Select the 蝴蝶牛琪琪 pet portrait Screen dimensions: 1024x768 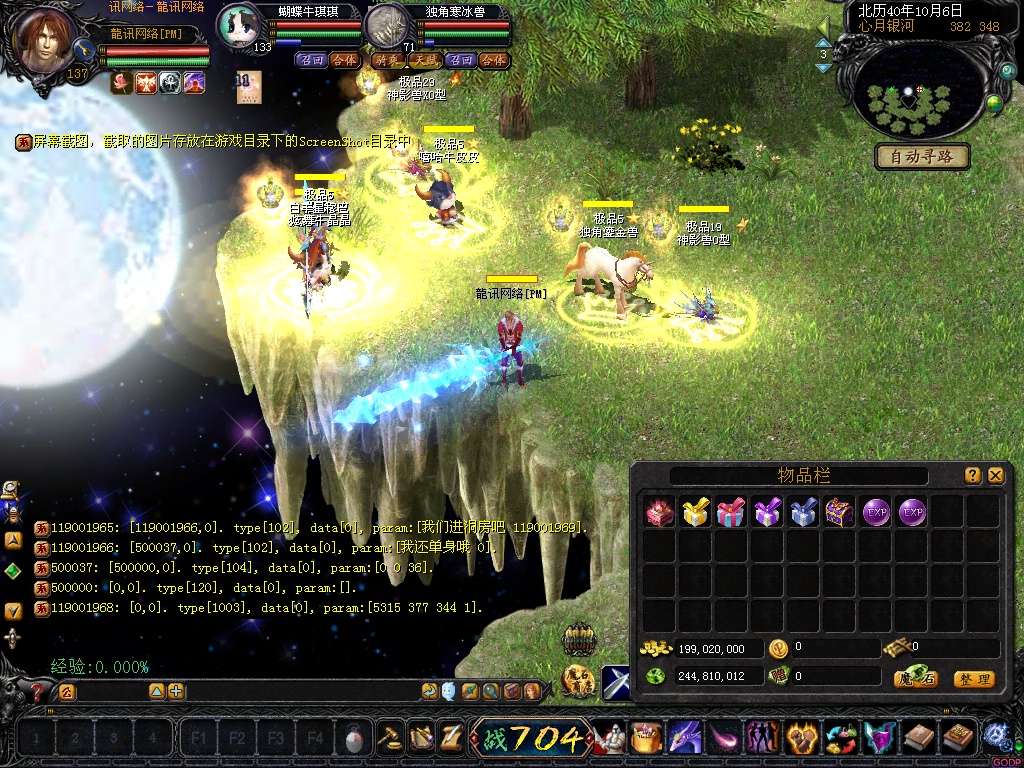240,25
